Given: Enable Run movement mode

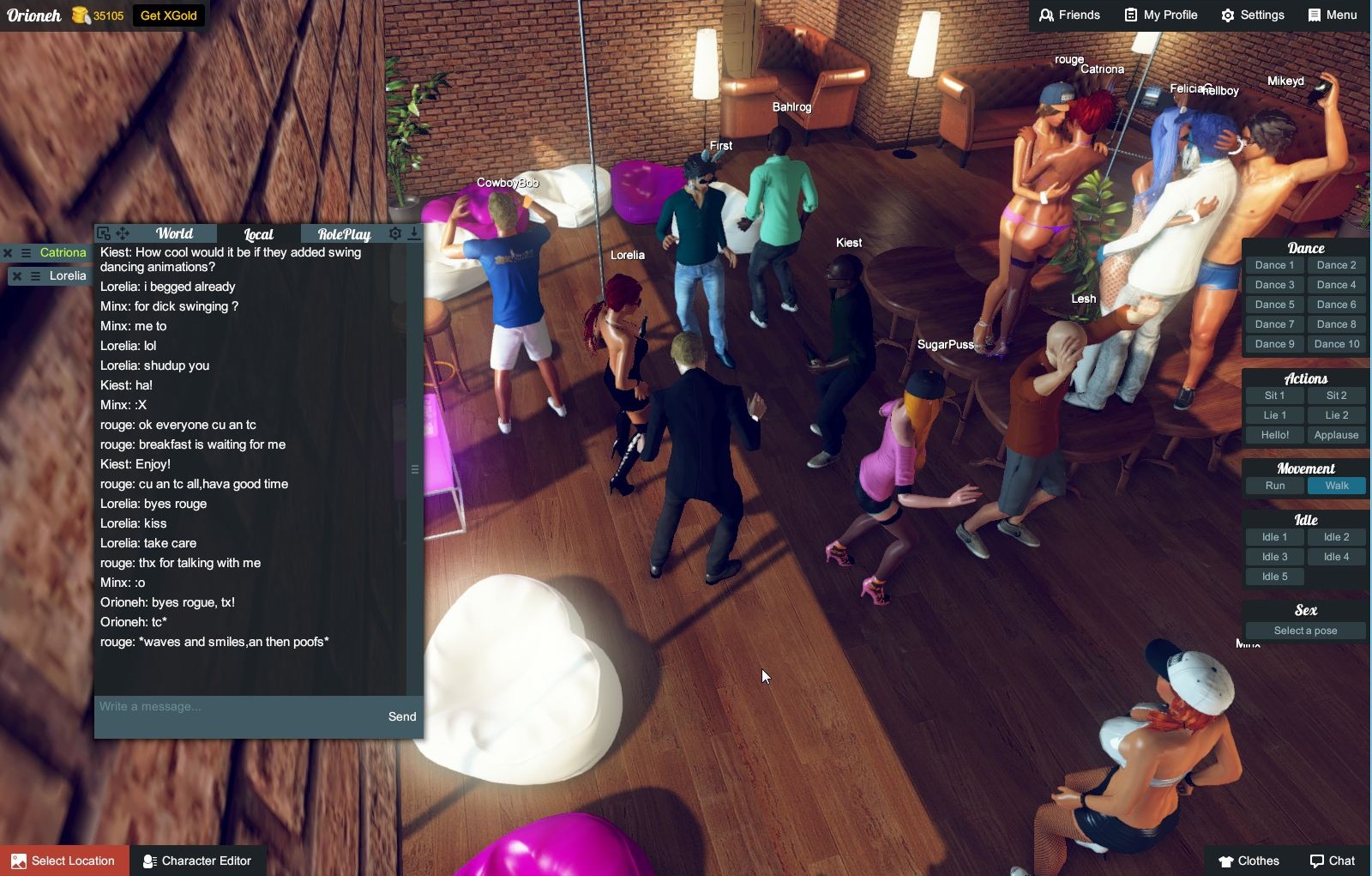Looking at the screenshot, I should (1273, 486).
